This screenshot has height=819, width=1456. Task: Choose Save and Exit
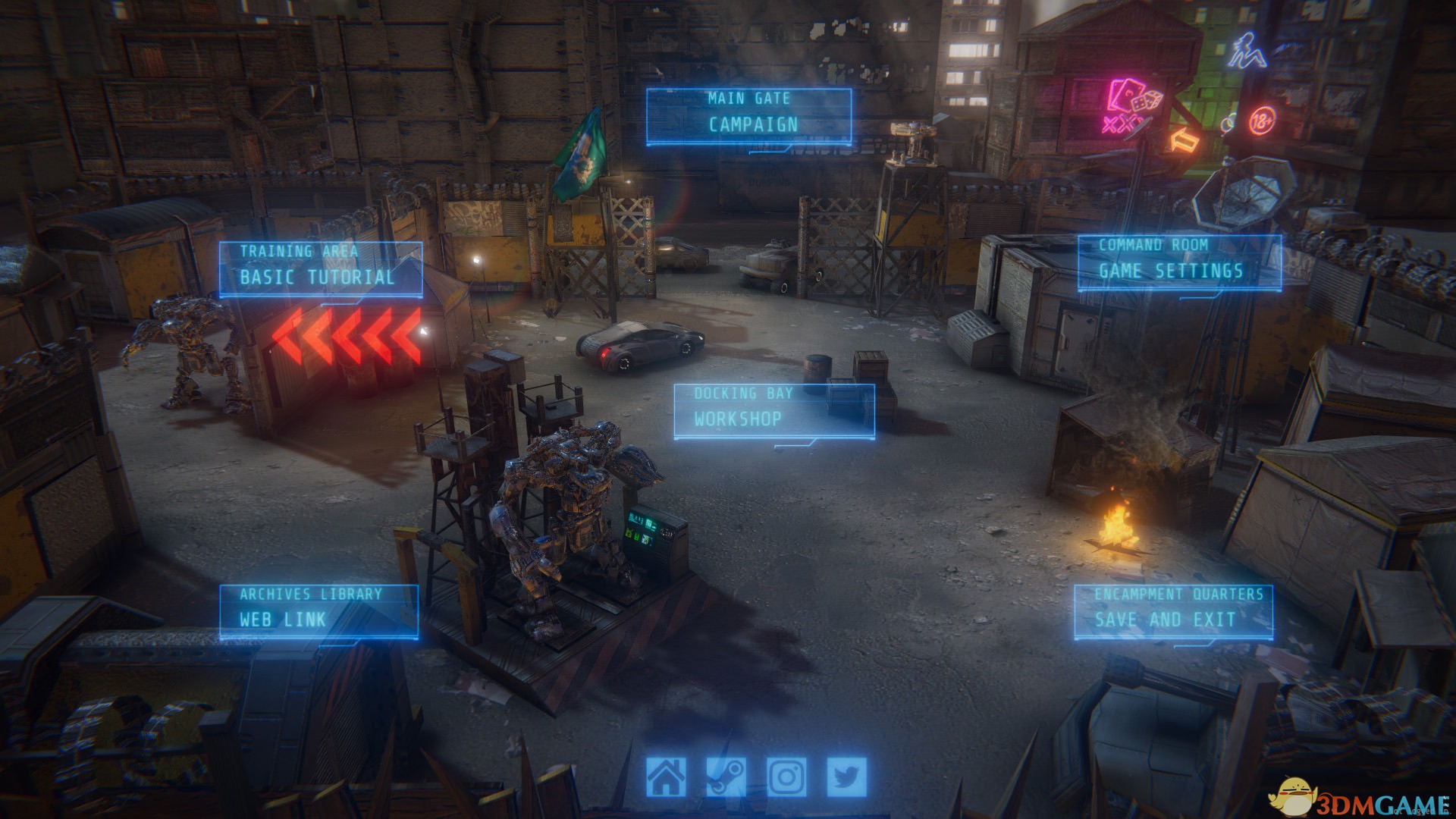1172,612
